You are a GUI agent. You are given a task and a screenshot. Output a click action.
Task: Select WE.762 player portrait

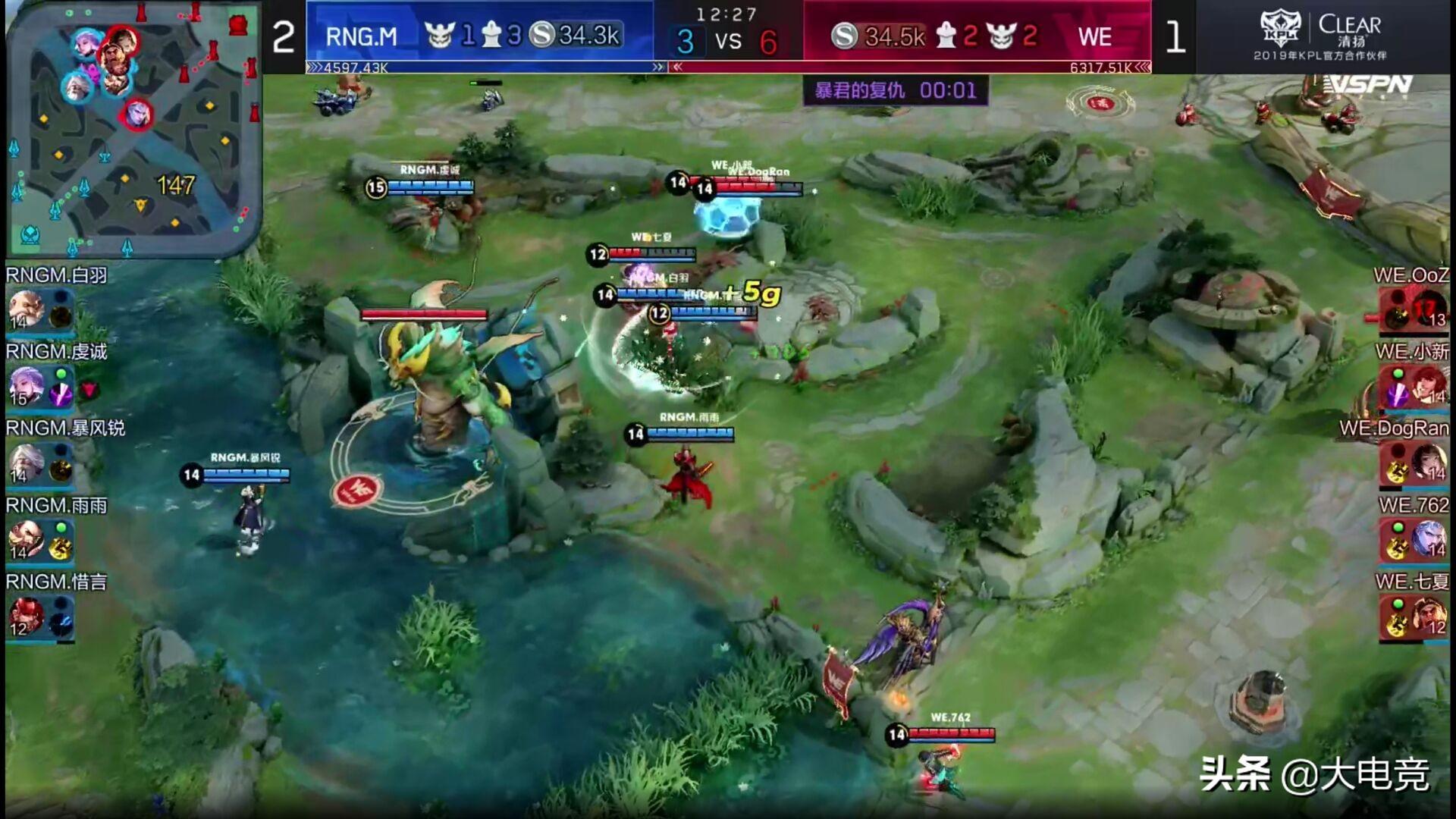[x=1429, y=538]
